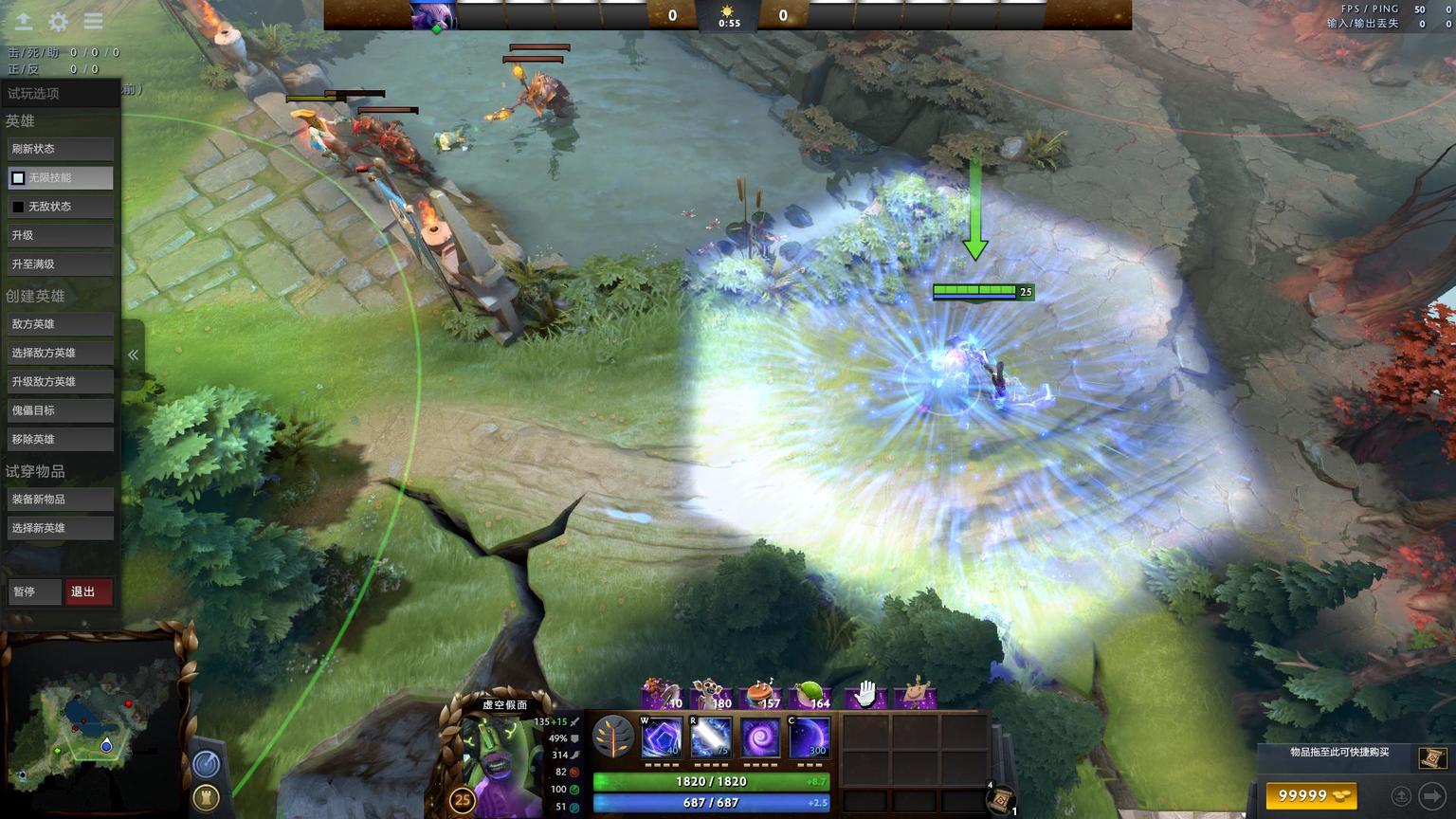Select 升至满级 max level button

(60, 264)
